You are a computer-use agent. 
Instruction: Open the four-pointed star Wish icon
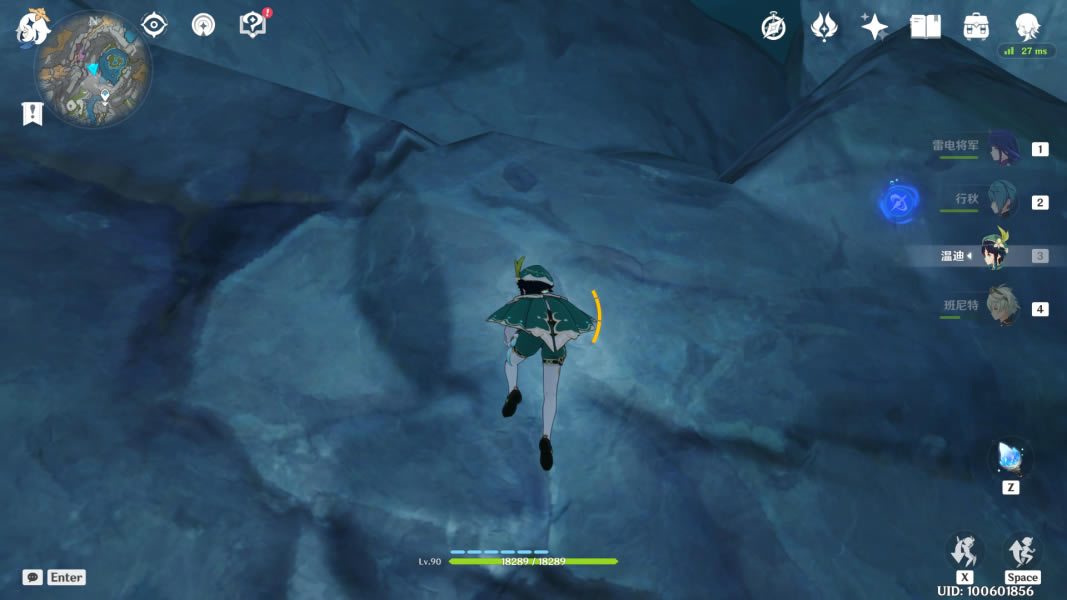click(x=874, y=27)
